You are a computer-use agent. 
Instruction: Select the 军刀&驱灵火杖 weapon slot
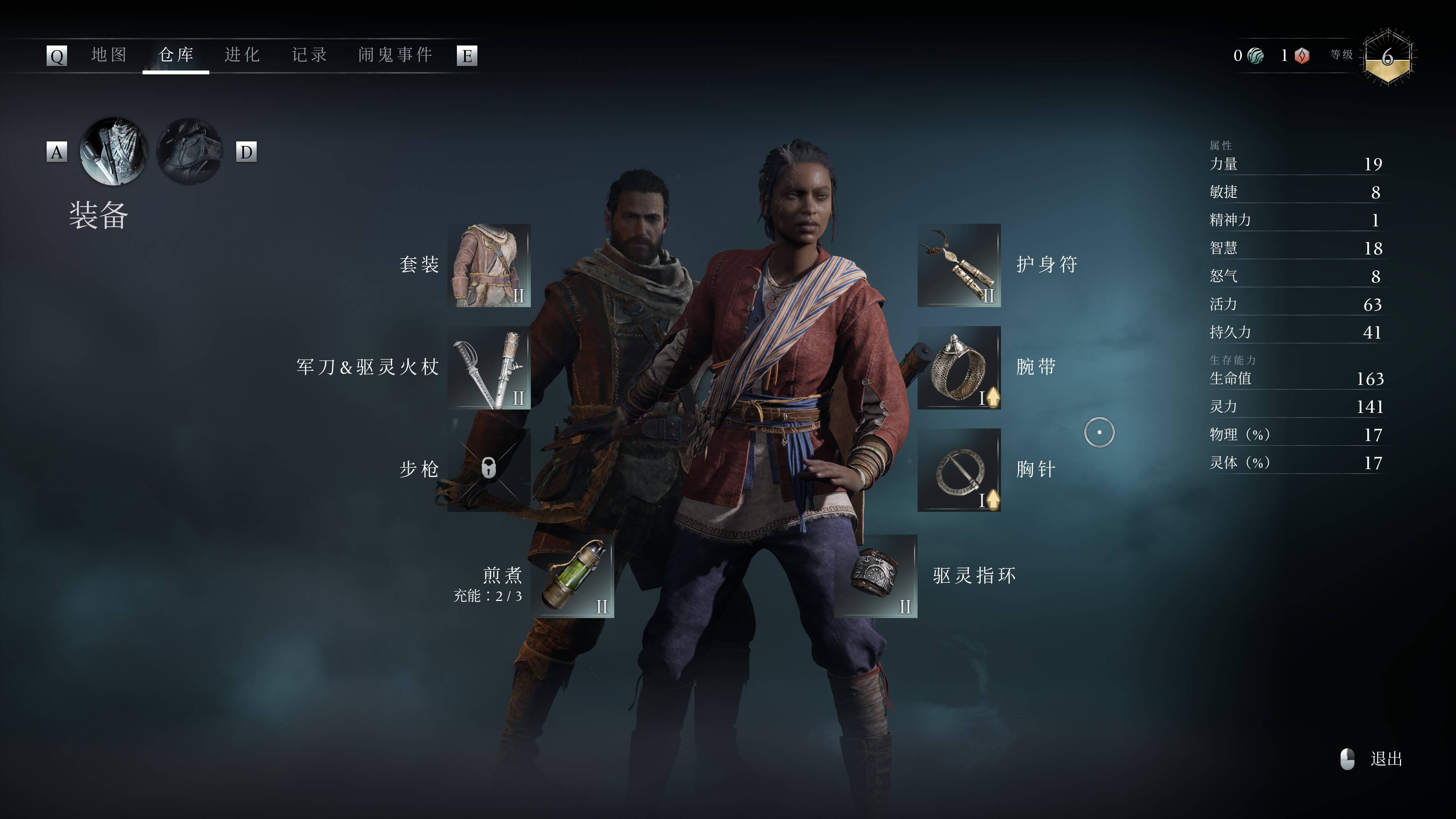point(489,367)
